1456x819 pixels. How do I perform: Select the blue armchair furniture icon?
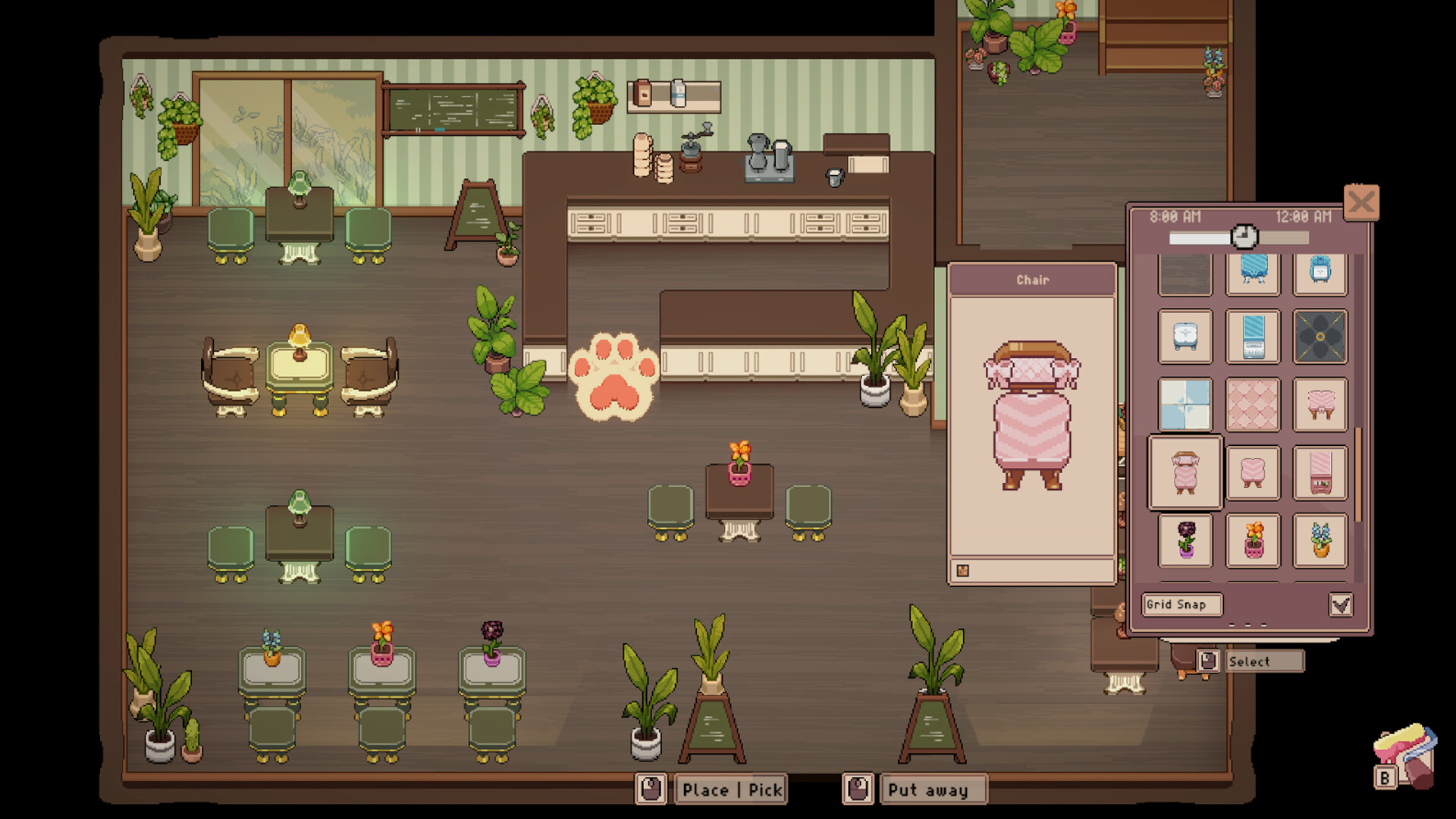pos(1253,273)
